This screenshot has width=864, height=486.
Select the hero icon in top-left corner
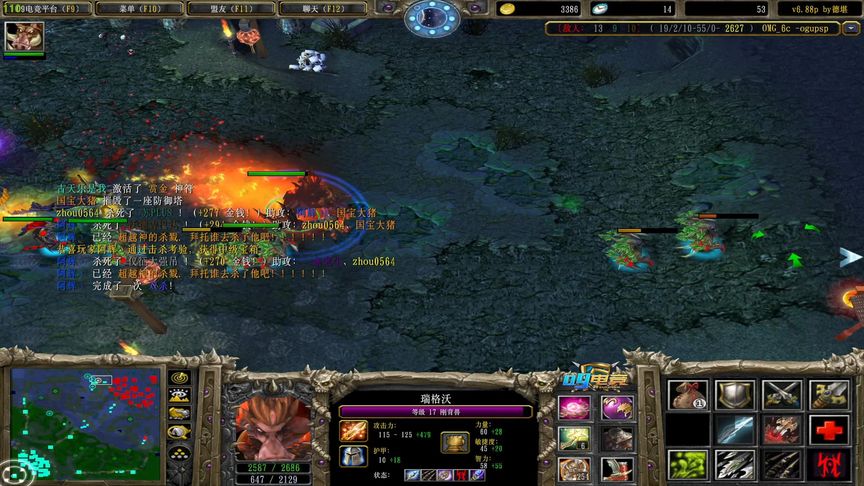click(x=24, y=38)
